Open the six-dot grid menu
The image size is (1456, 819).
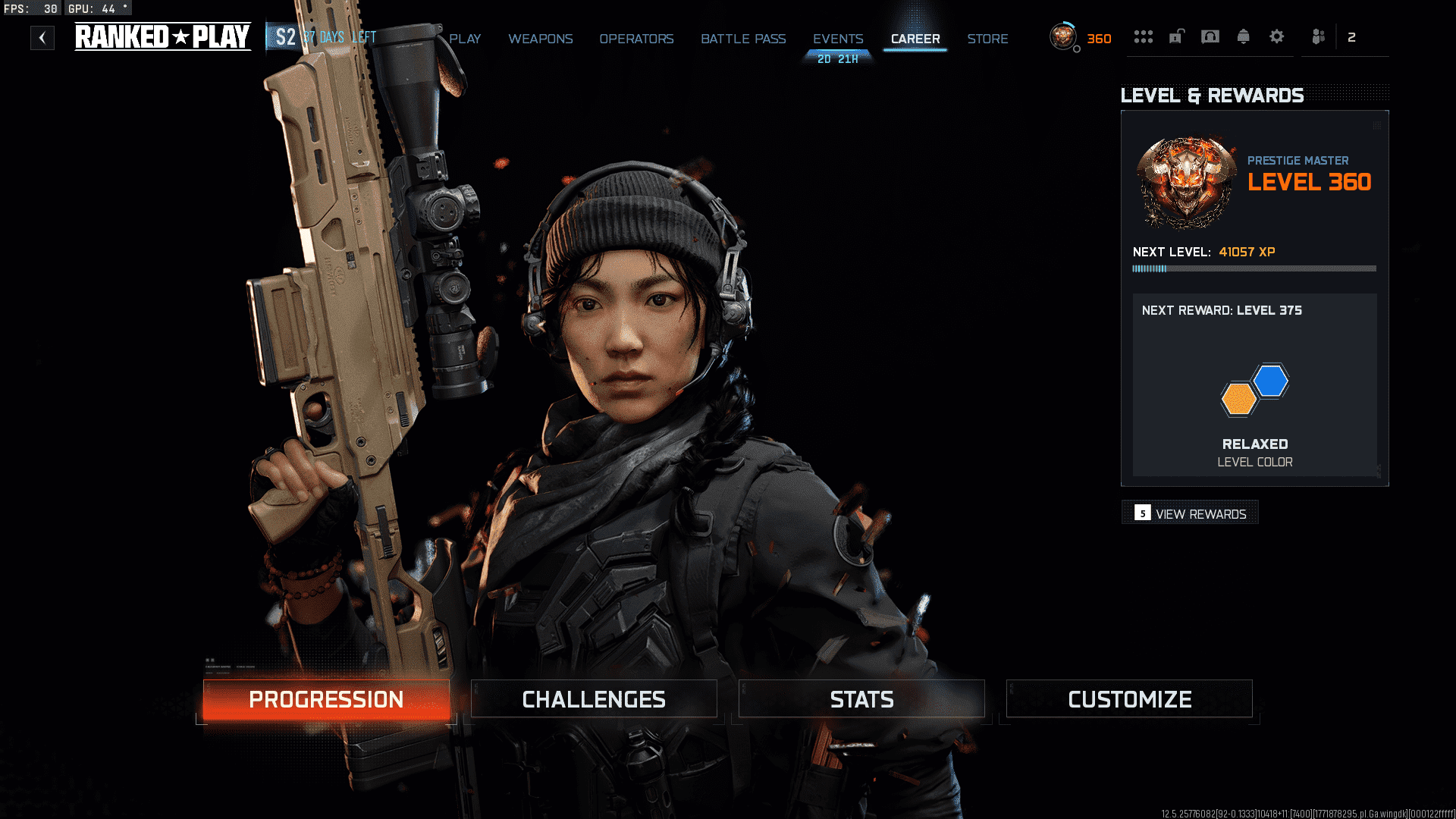[1143, 36]
